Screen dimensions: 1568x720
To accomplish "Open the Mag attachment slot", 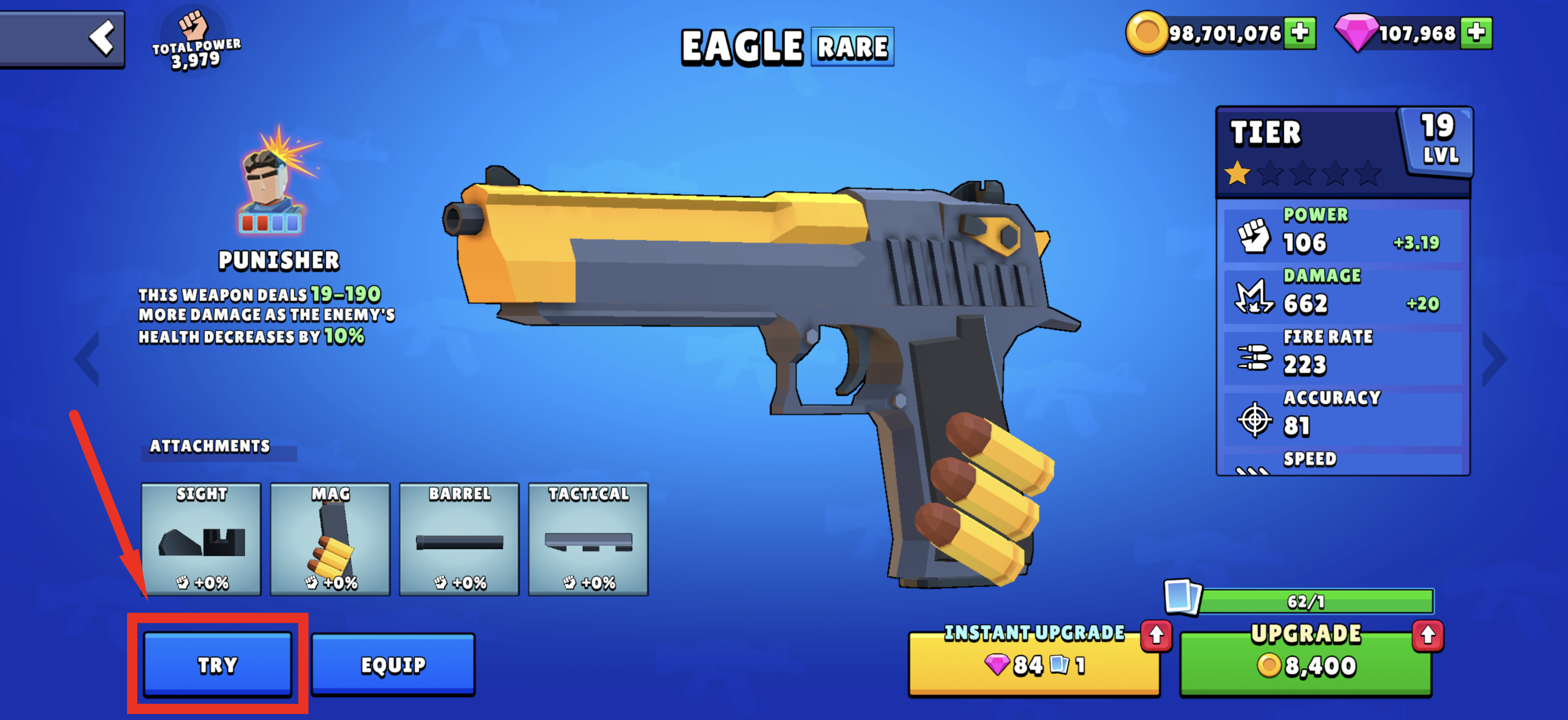I will pos(330,539).
